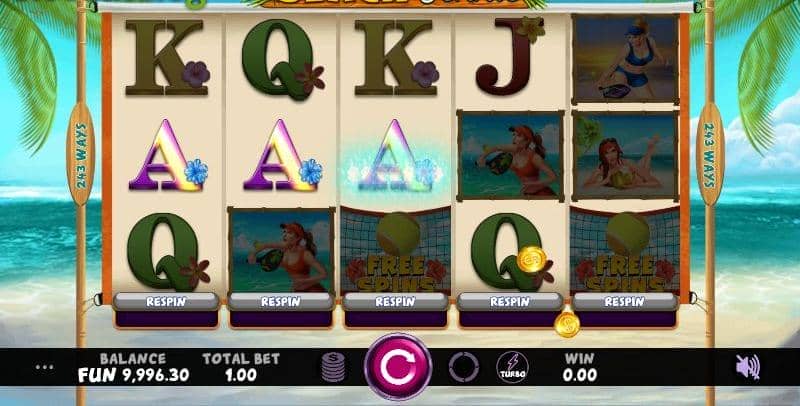Open bet settings via coin stack icon

pos(333,367)
